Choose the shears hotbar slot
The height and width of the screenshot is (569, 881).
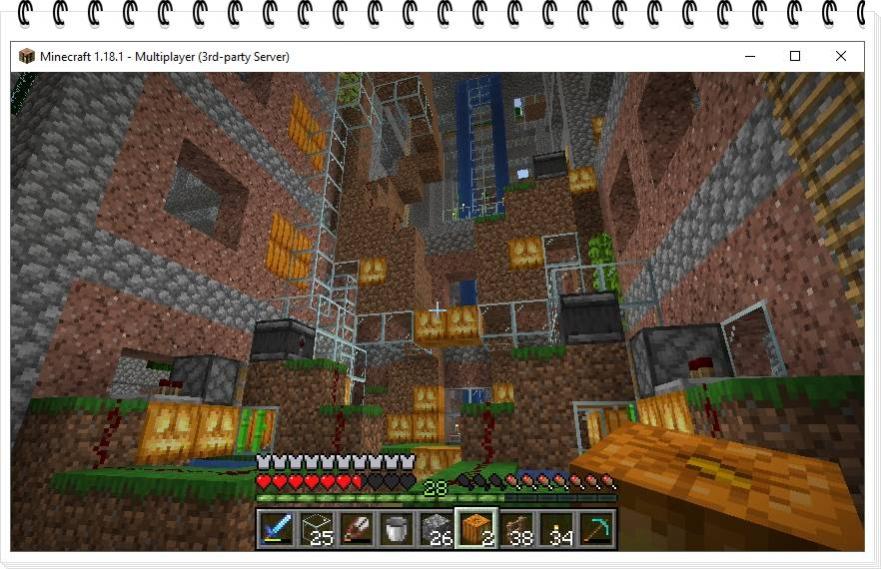(x=355, y=528)
